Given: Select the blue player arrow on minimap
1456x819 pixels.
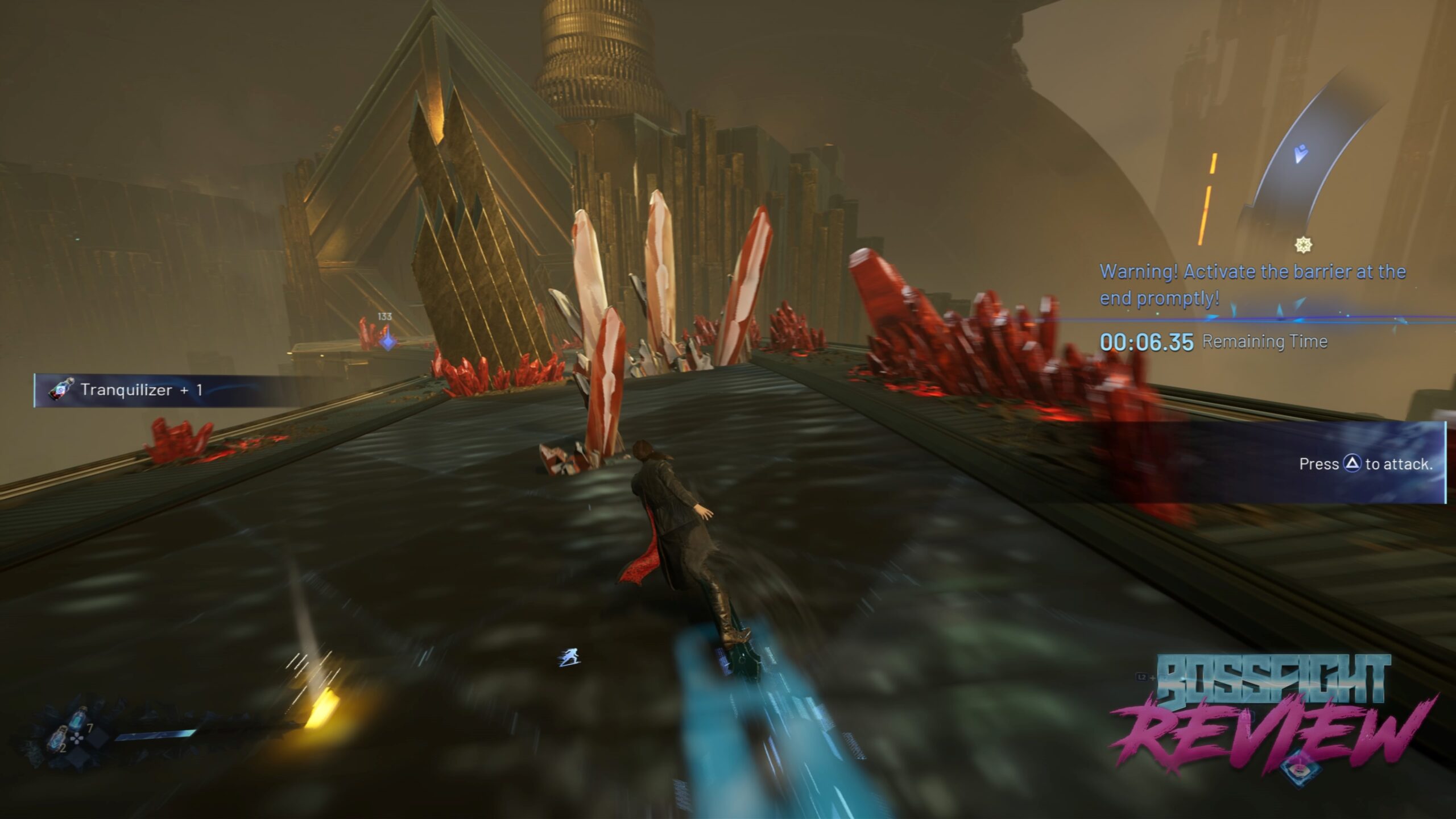Looking at the screenshot, I should click(x=1300, y=154).
